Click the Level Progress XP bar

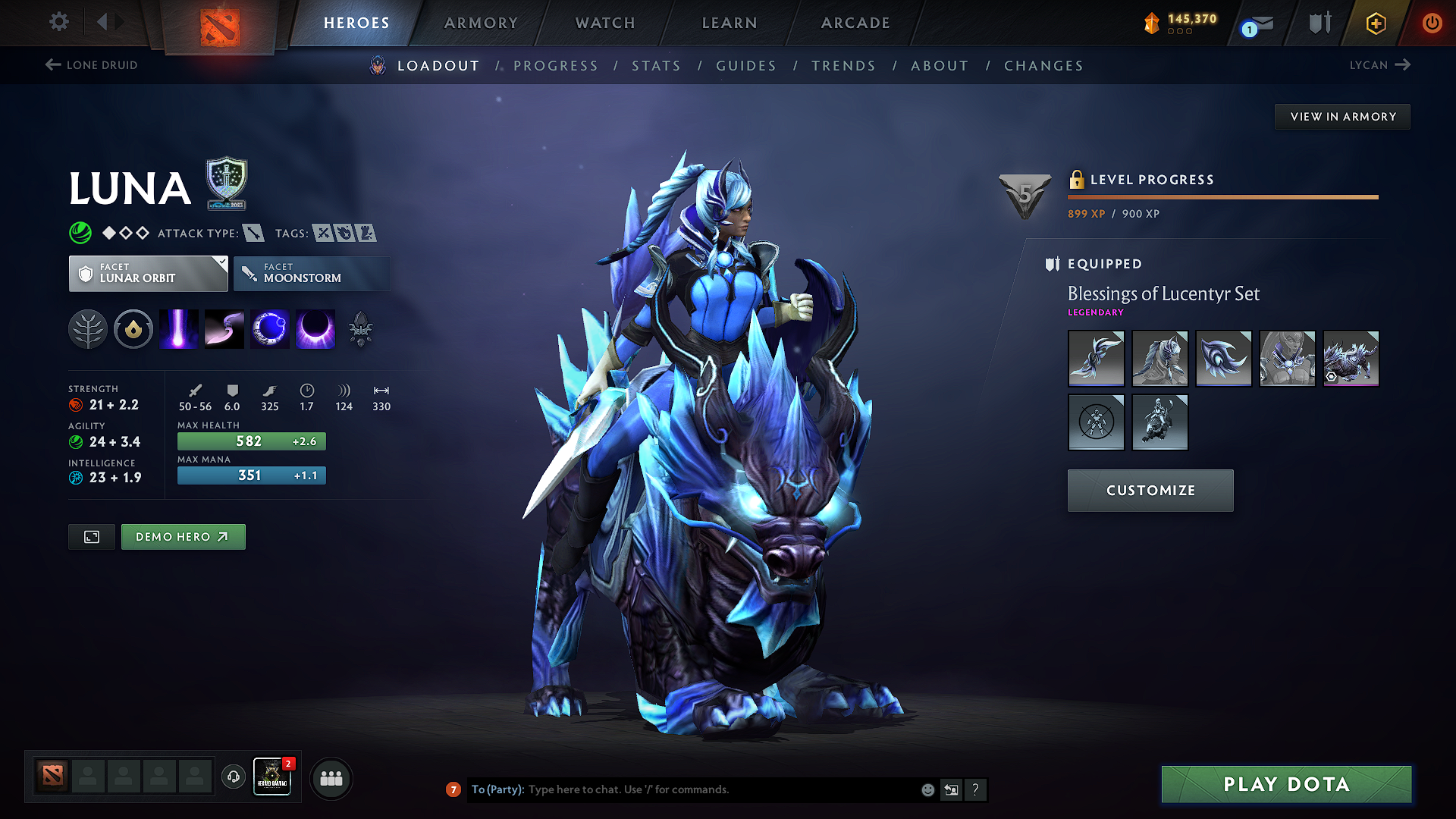(x=1222, y=196)
